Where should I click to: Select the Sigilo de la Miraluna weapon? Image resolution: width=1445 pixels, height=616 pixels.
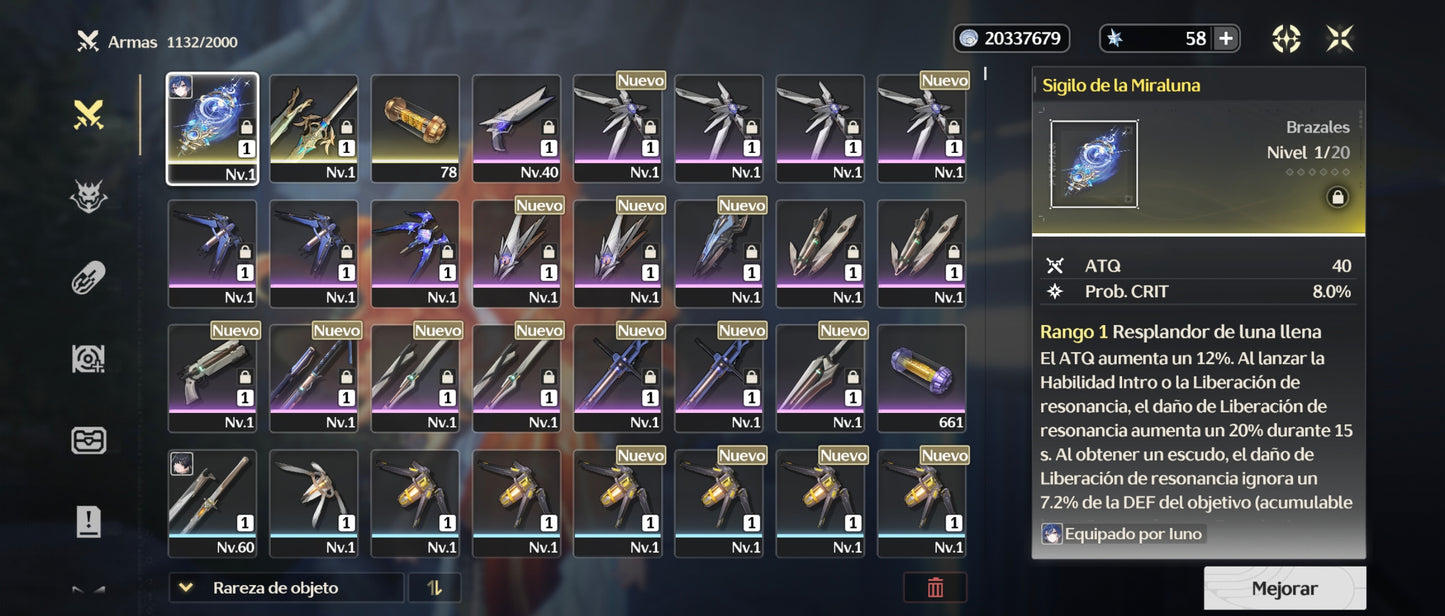[212, 128]
